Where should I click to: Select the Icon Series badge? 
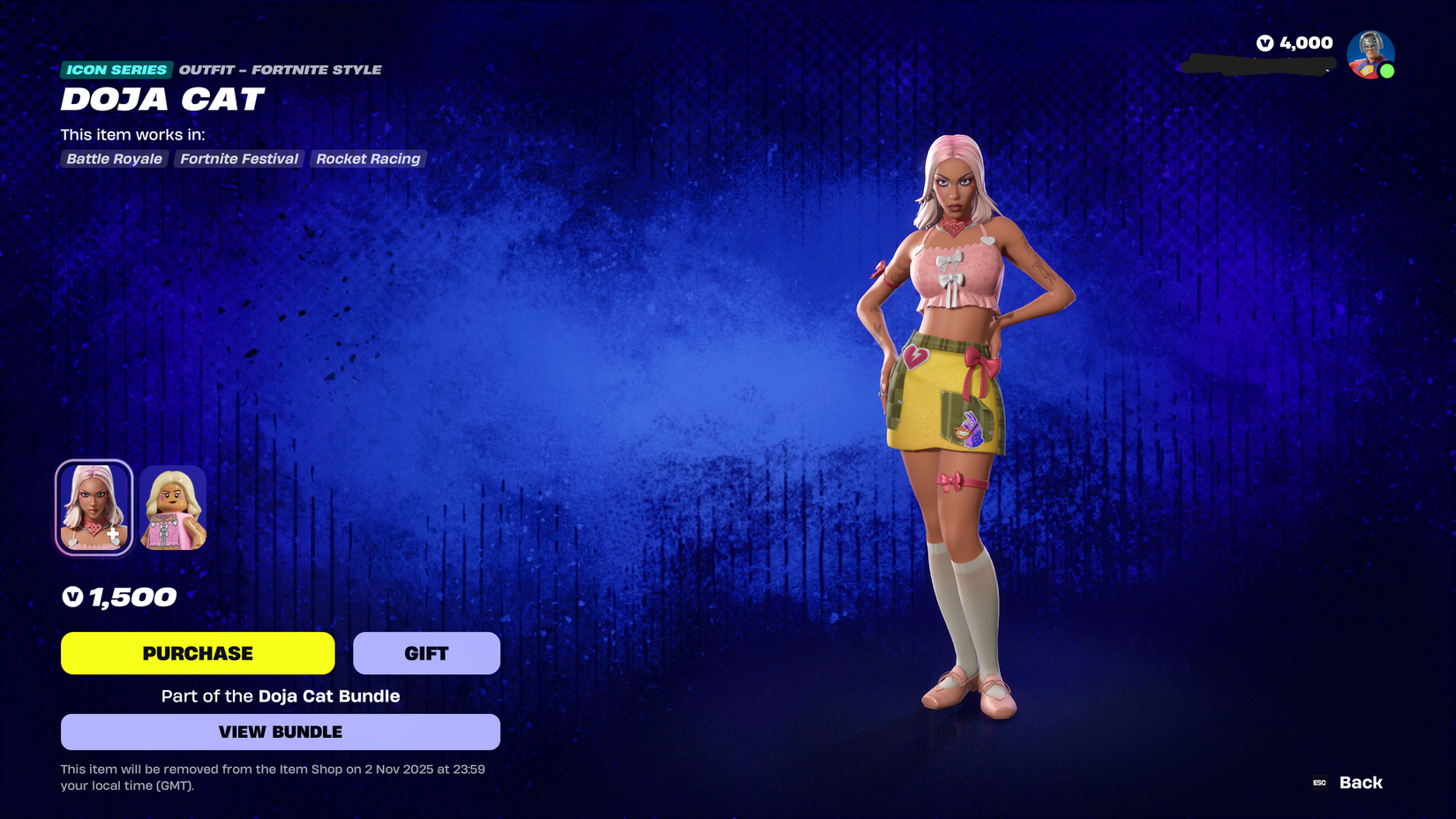tap(116, 69)
